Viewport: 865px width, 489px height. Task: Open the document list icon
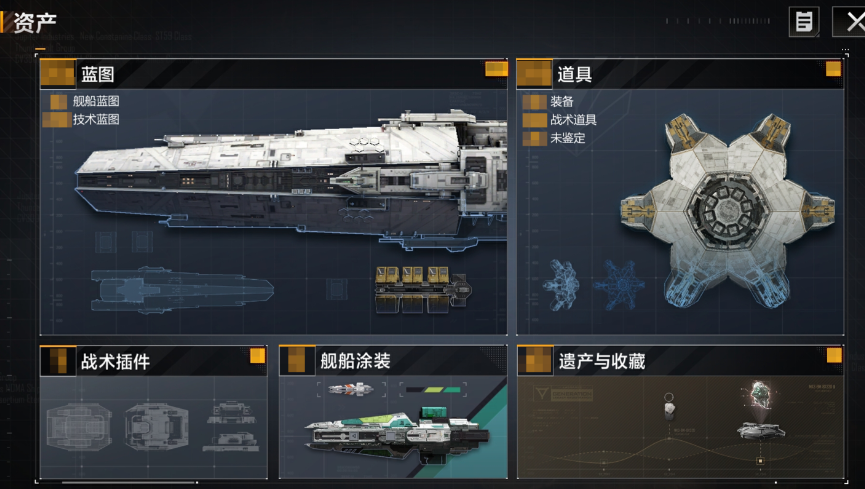804,21
